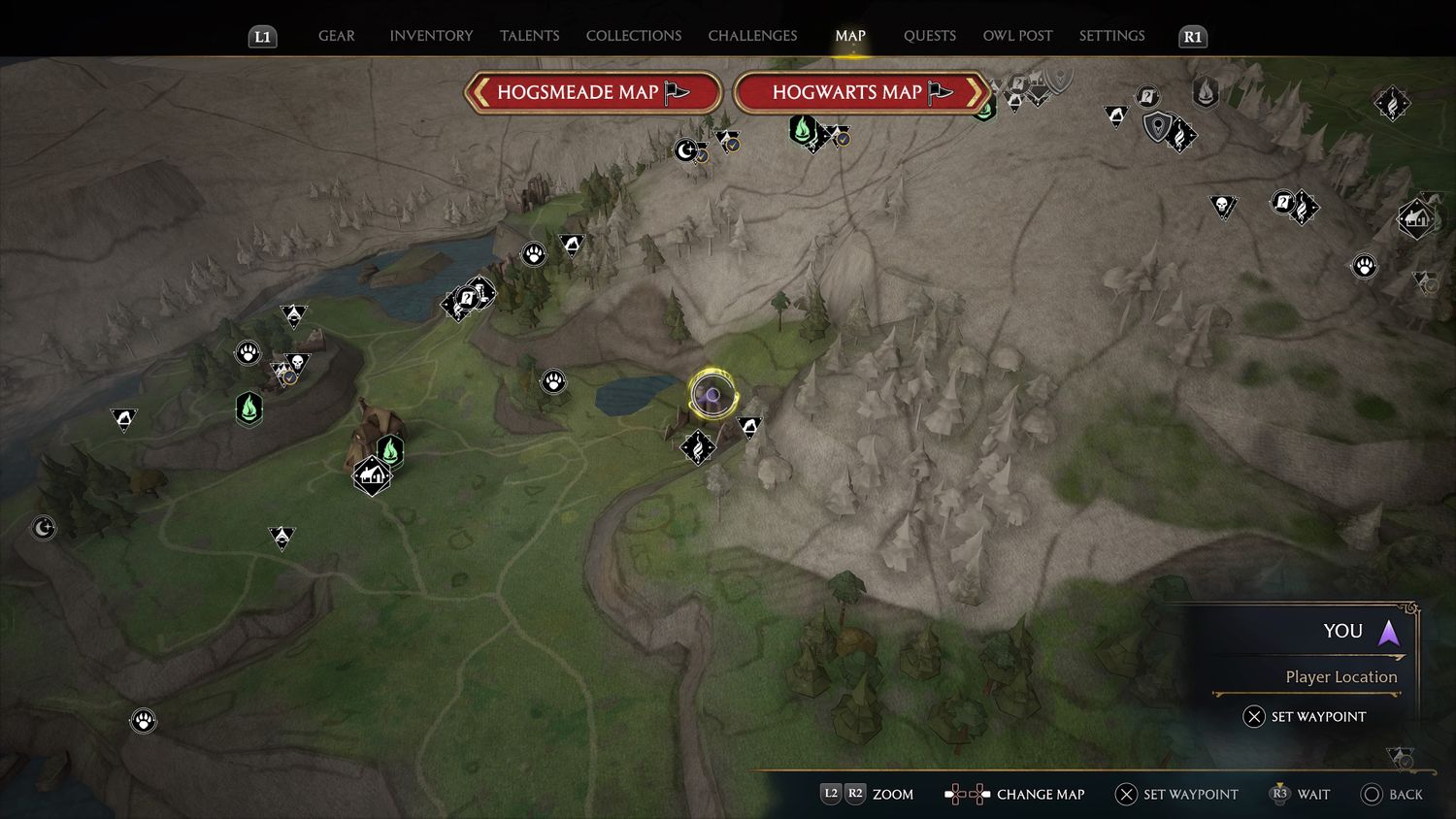The height and width of the screenshot is (819, 1456).
Task: Click the crescent moon marker at the left edge
Action: point(44,528)
